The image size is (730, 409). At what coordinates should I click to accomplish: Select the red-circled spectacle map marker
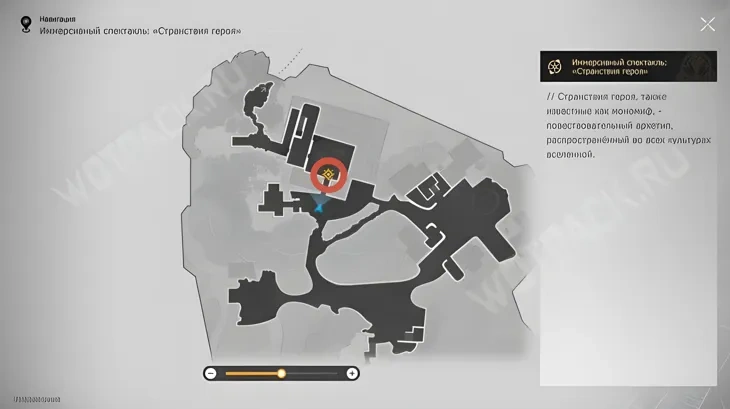327,175
